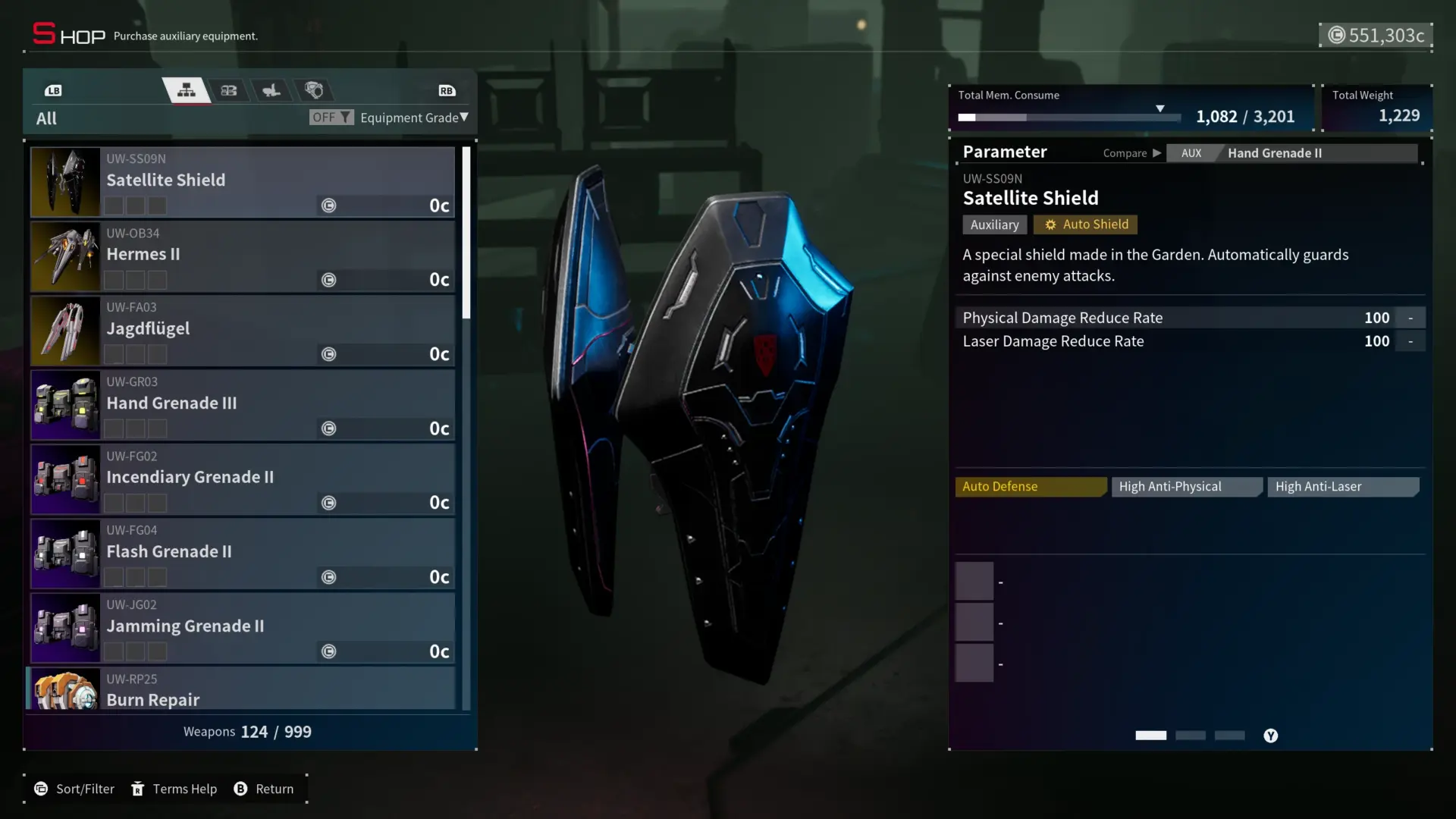The height and width of the screenshot is (819, 1456).
Task: Go to the second parameter page indicator
Action: pyautogui.click(x=1190, y=736)
